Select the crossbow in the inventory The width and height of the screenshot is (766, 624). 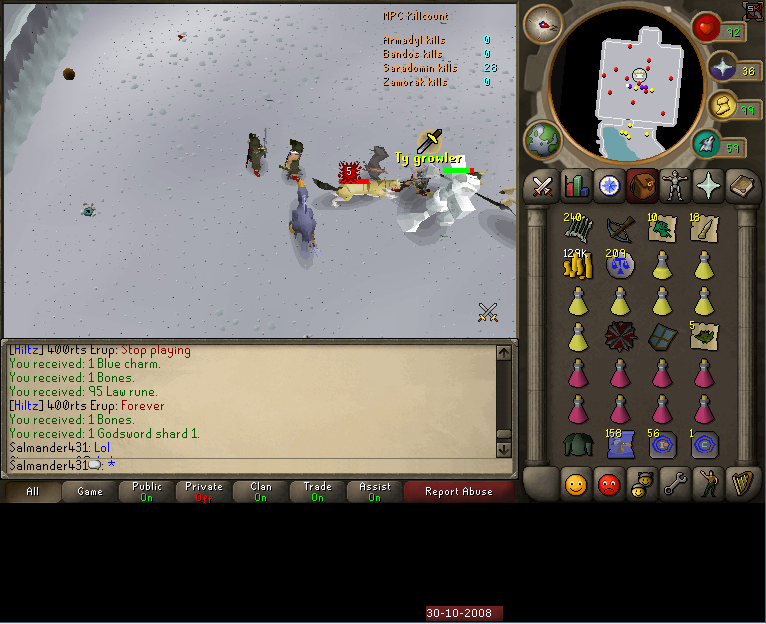[619, 229]
